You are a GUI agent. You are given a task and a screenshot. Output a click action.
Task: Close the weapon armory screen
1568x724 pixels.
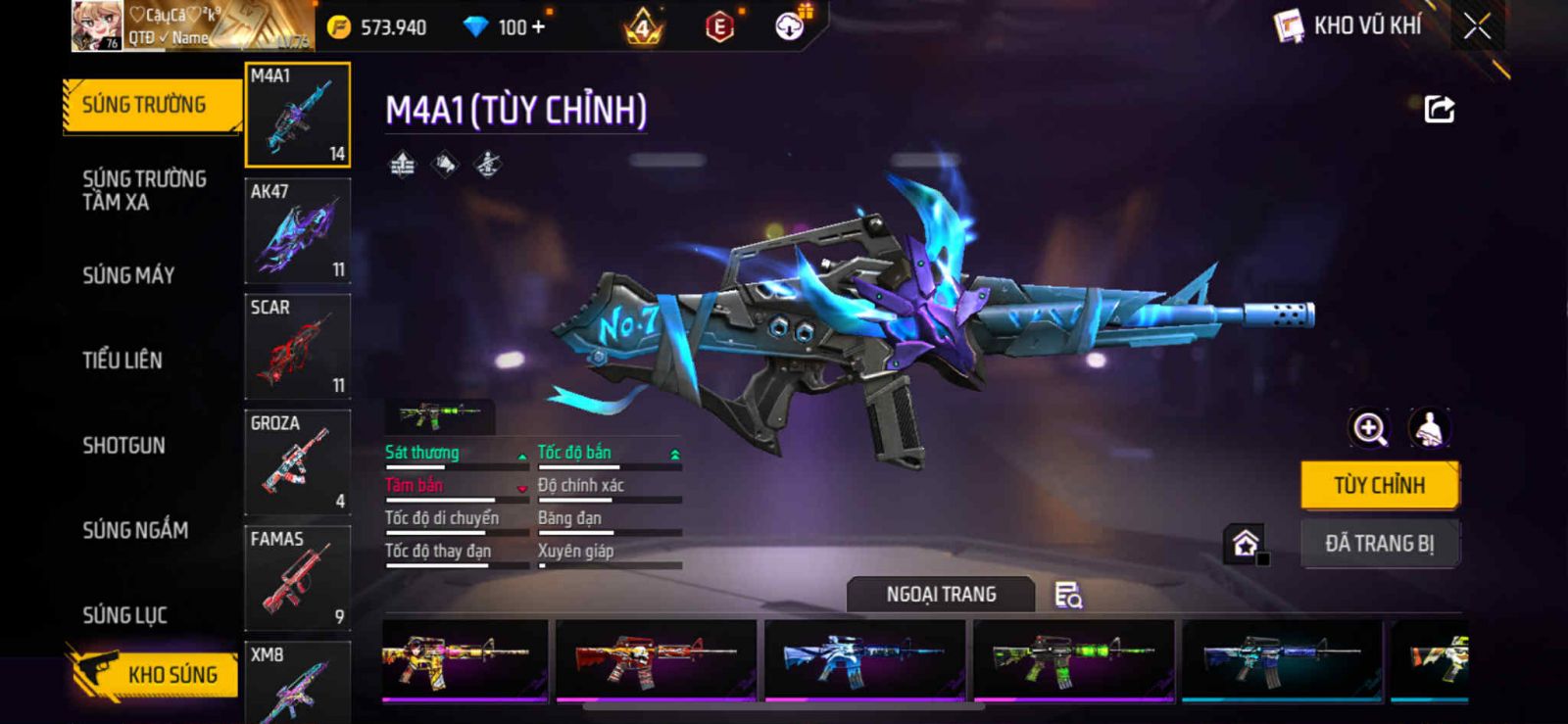[x=1477, y=26]
